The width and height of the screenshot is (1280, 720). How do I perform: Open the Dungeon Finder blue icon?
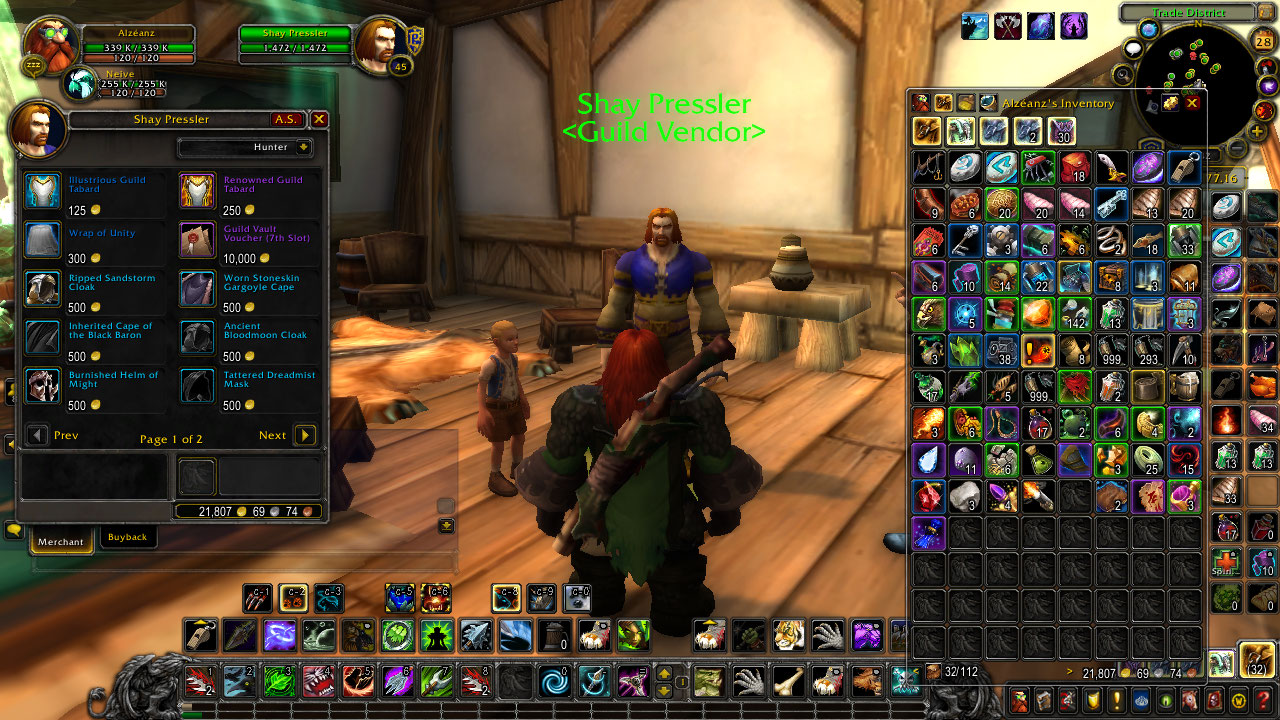coord(1142,700)
